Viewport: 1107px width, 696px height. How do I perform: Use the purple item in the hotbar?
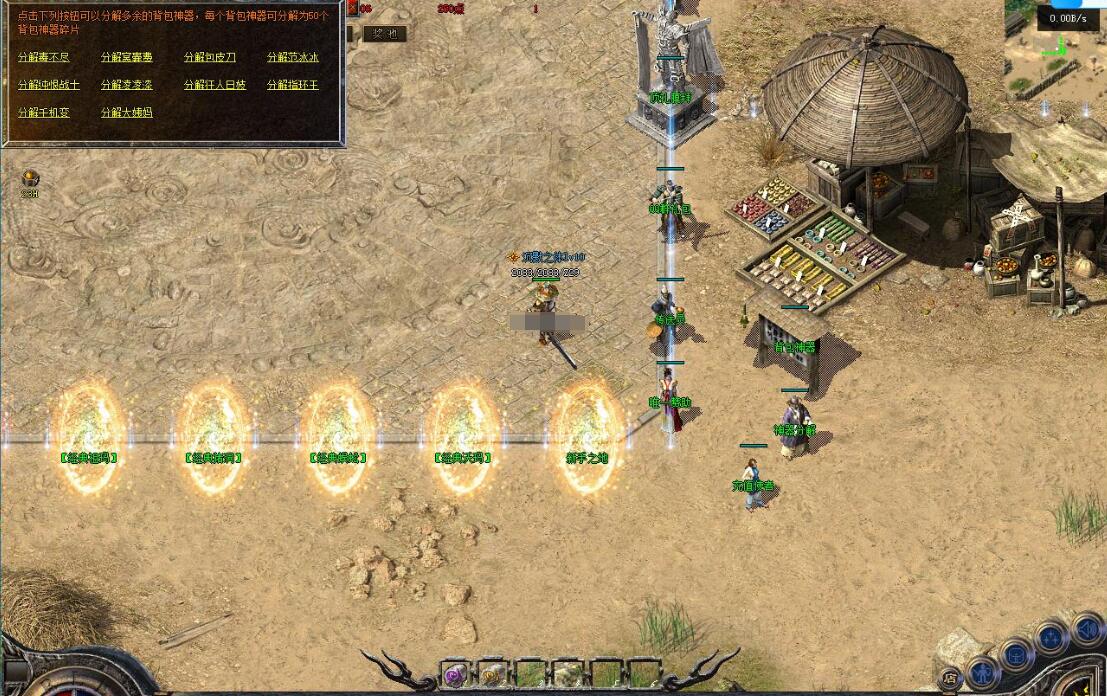click(456, 675)
